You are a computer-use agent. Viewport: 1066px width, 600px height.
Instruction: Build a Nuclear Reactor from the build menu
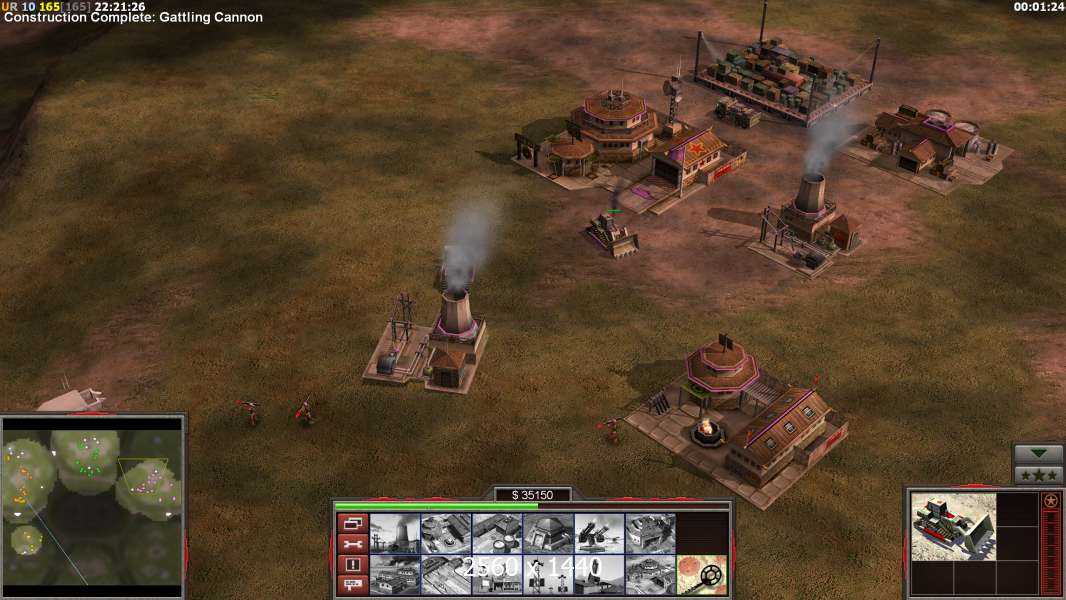[395, 533]
